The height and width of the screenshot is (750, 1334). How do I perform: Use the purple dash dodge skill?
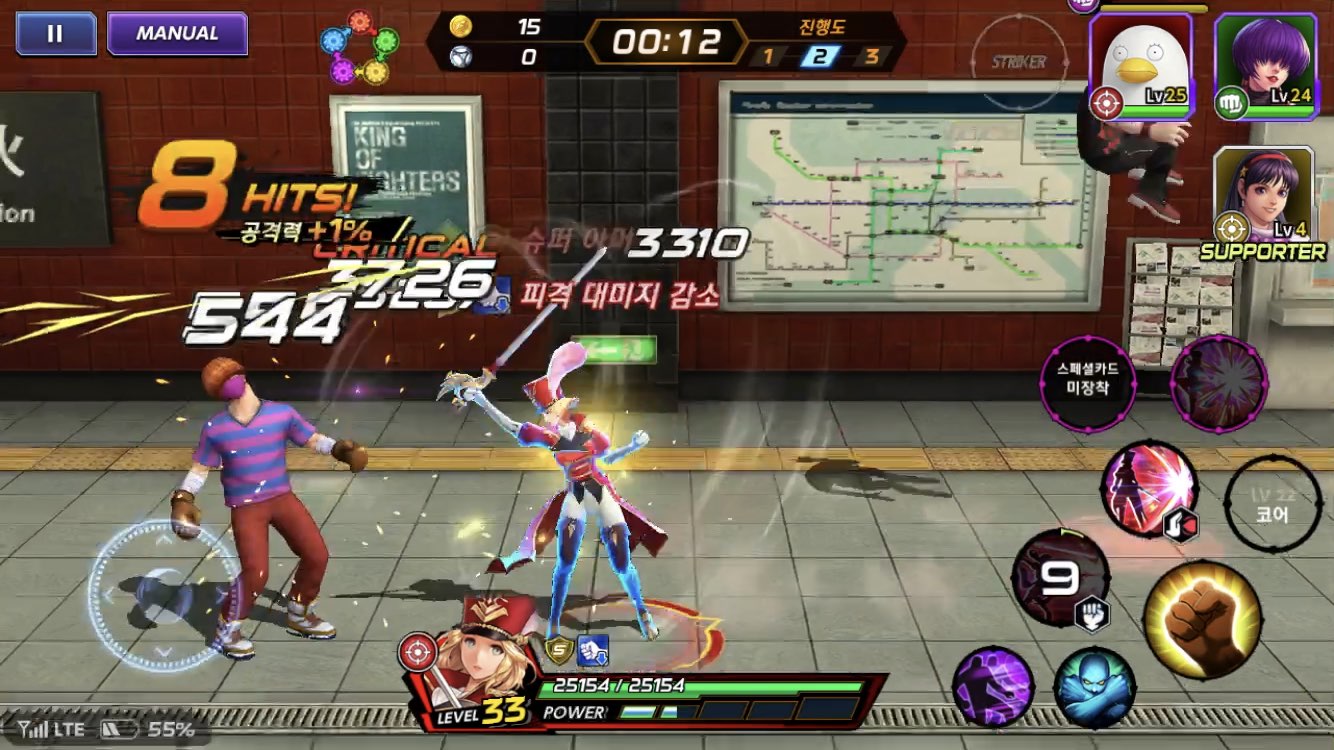[x=992, y=687]
